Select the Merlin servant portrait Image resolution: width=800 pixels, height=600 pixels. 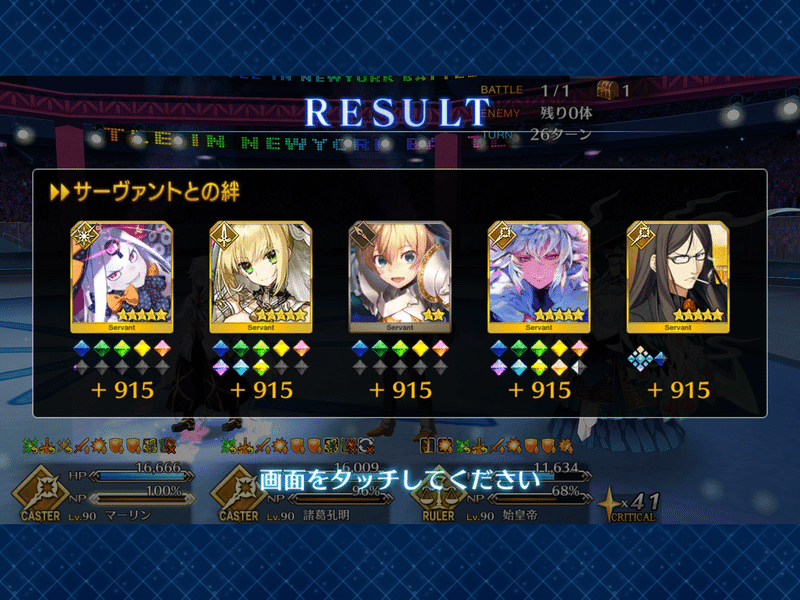(x=538, y=275)
